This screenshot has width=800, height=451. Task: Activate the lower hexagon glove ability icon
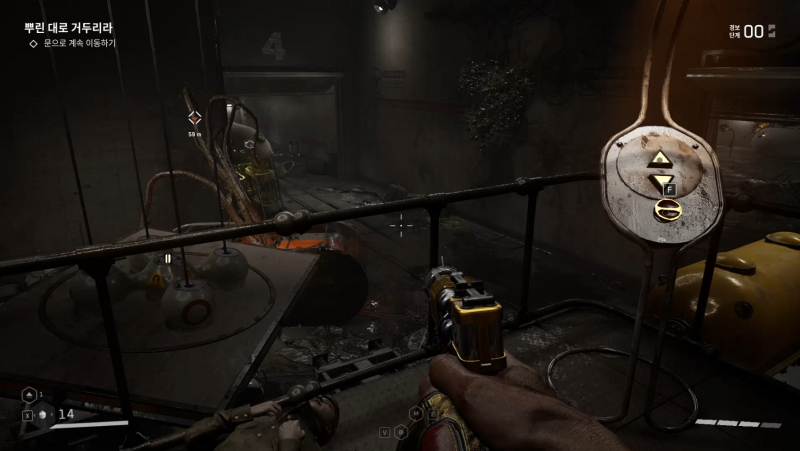click(x=400, y=432)
